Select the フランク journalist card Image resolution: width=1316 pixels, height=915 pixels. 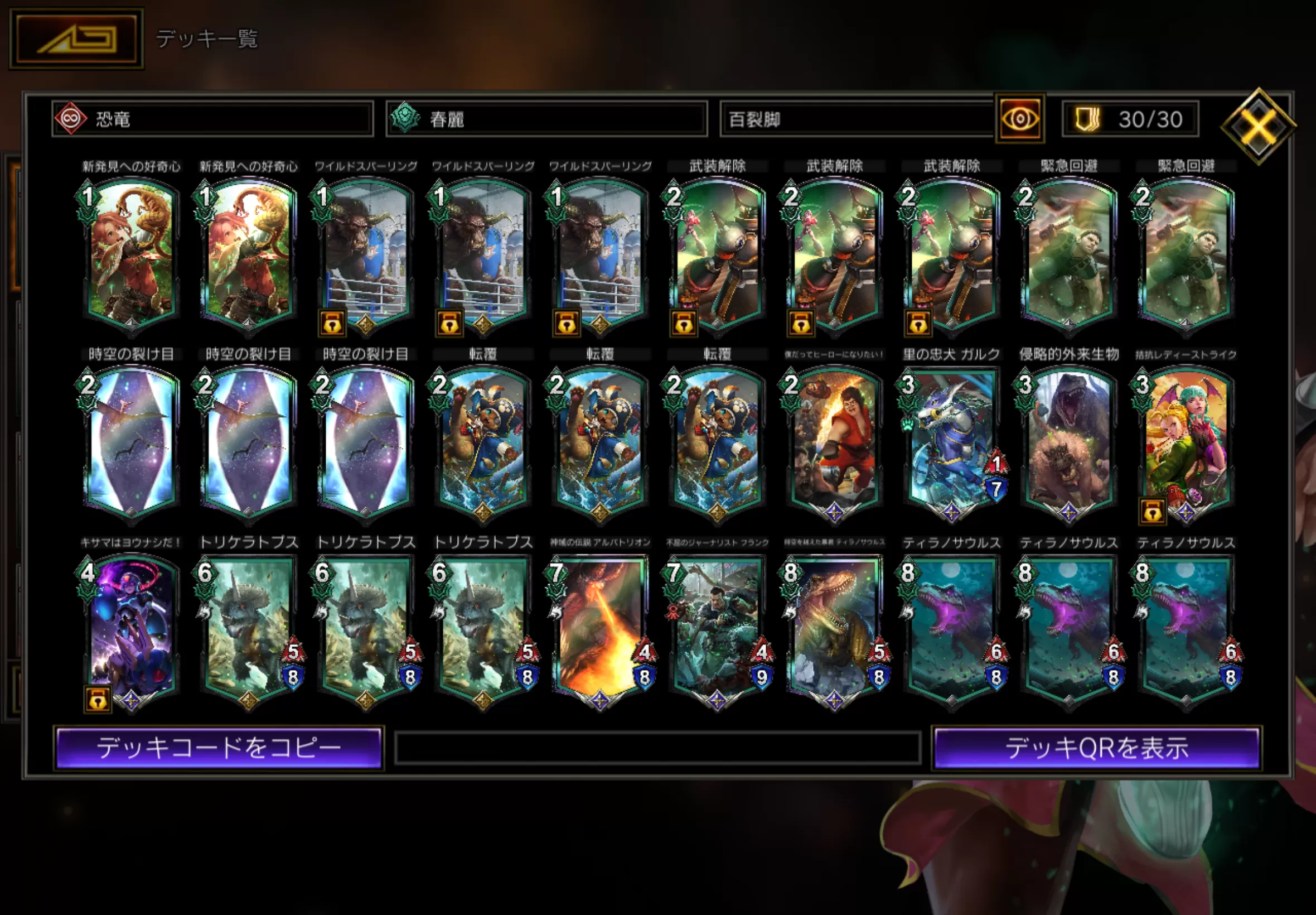pos(717,629)
